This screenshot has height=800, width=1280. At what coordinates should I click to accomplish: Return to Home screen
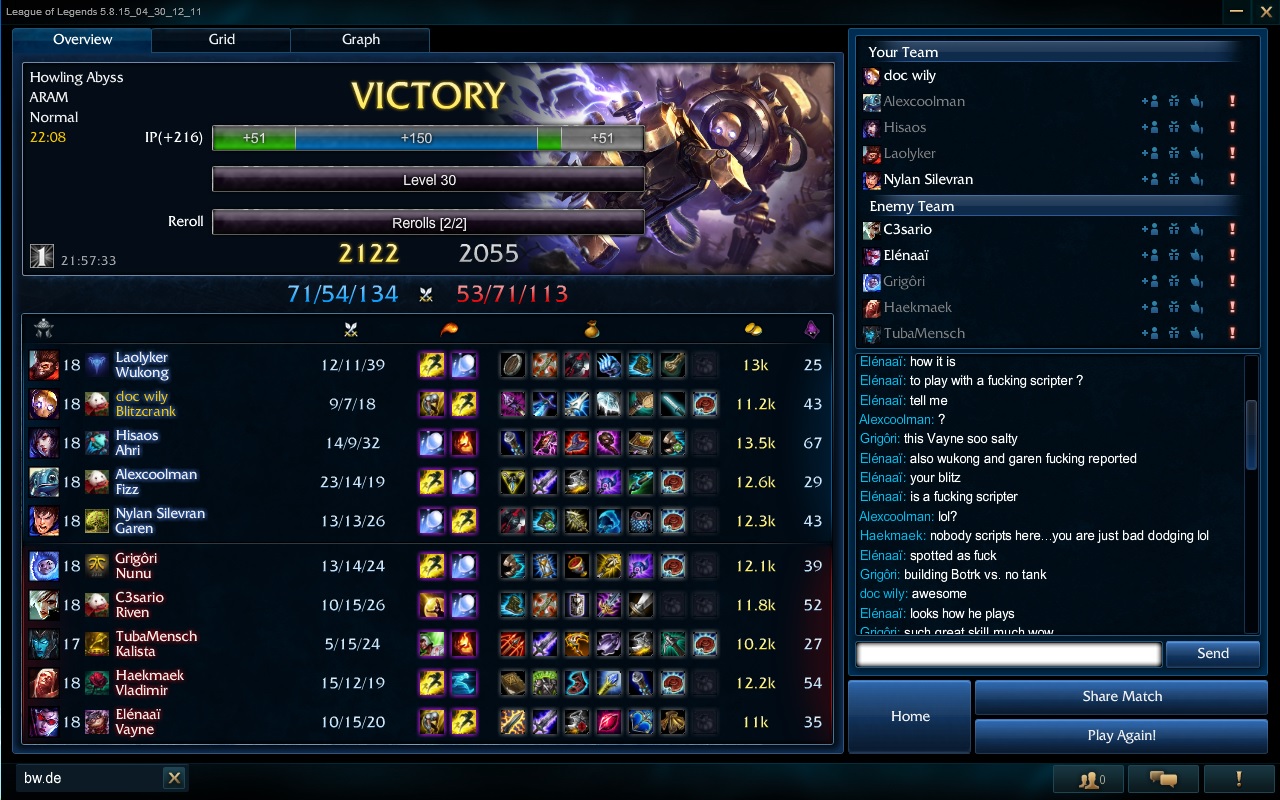[910, 716]
